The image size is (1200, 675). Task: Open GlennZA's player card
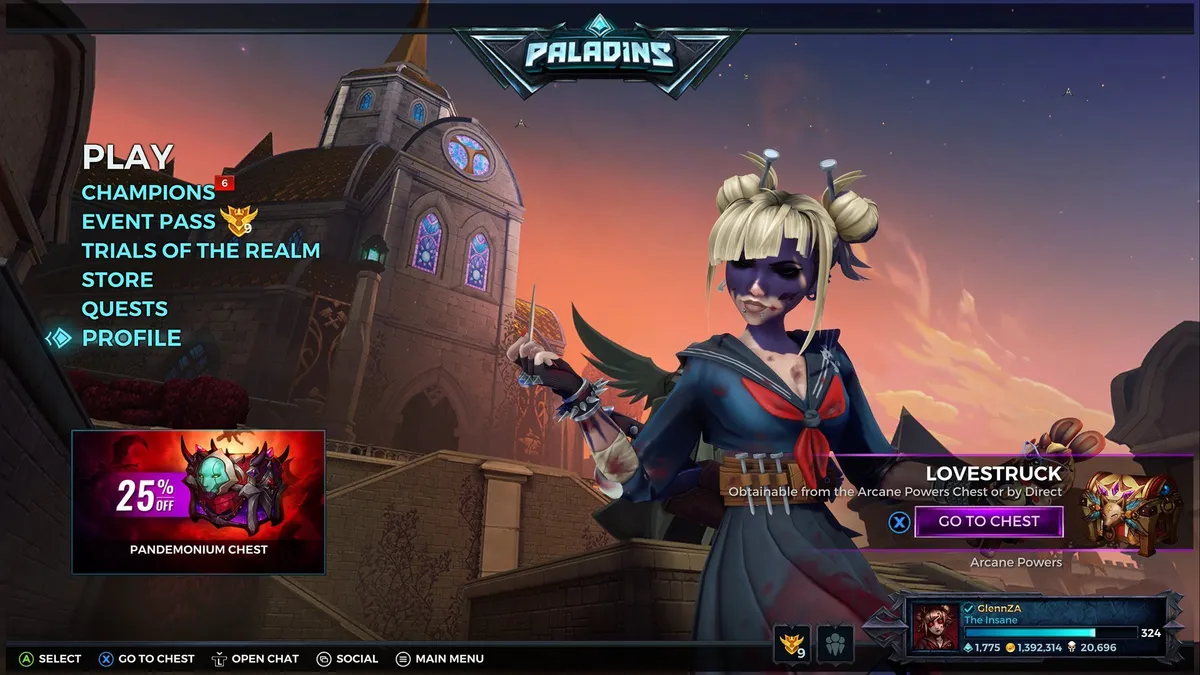pos(1050,628)
